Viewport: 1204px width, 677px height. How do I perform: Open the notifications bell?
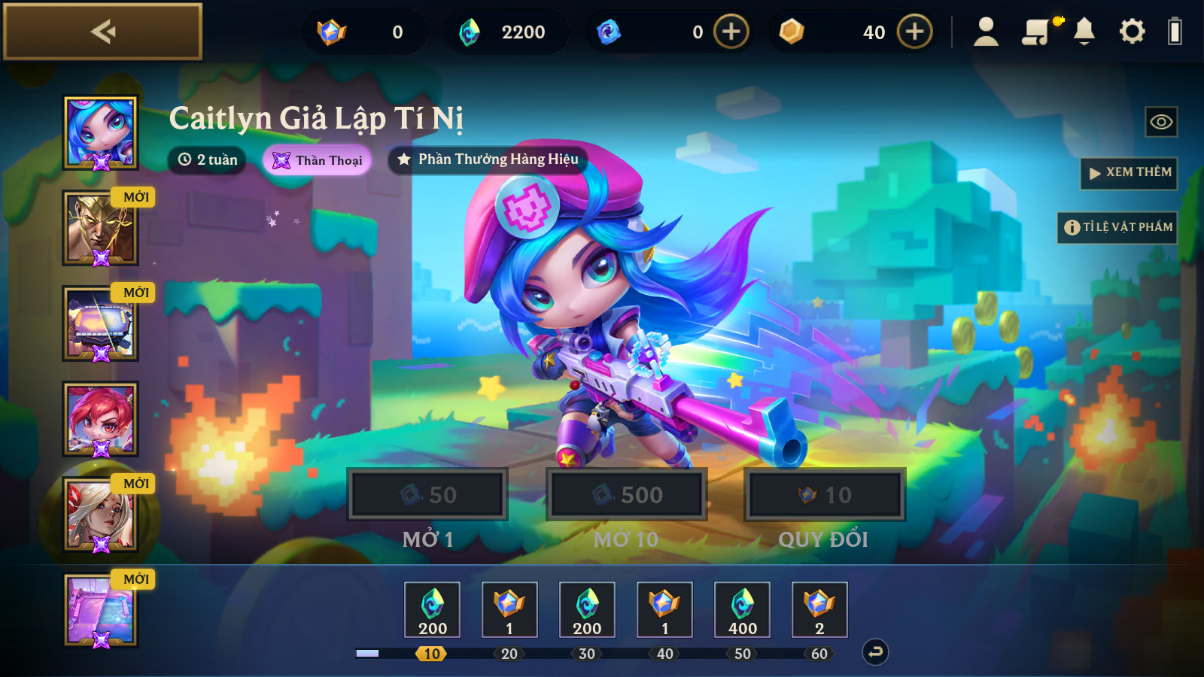[x=1084, y=32]
